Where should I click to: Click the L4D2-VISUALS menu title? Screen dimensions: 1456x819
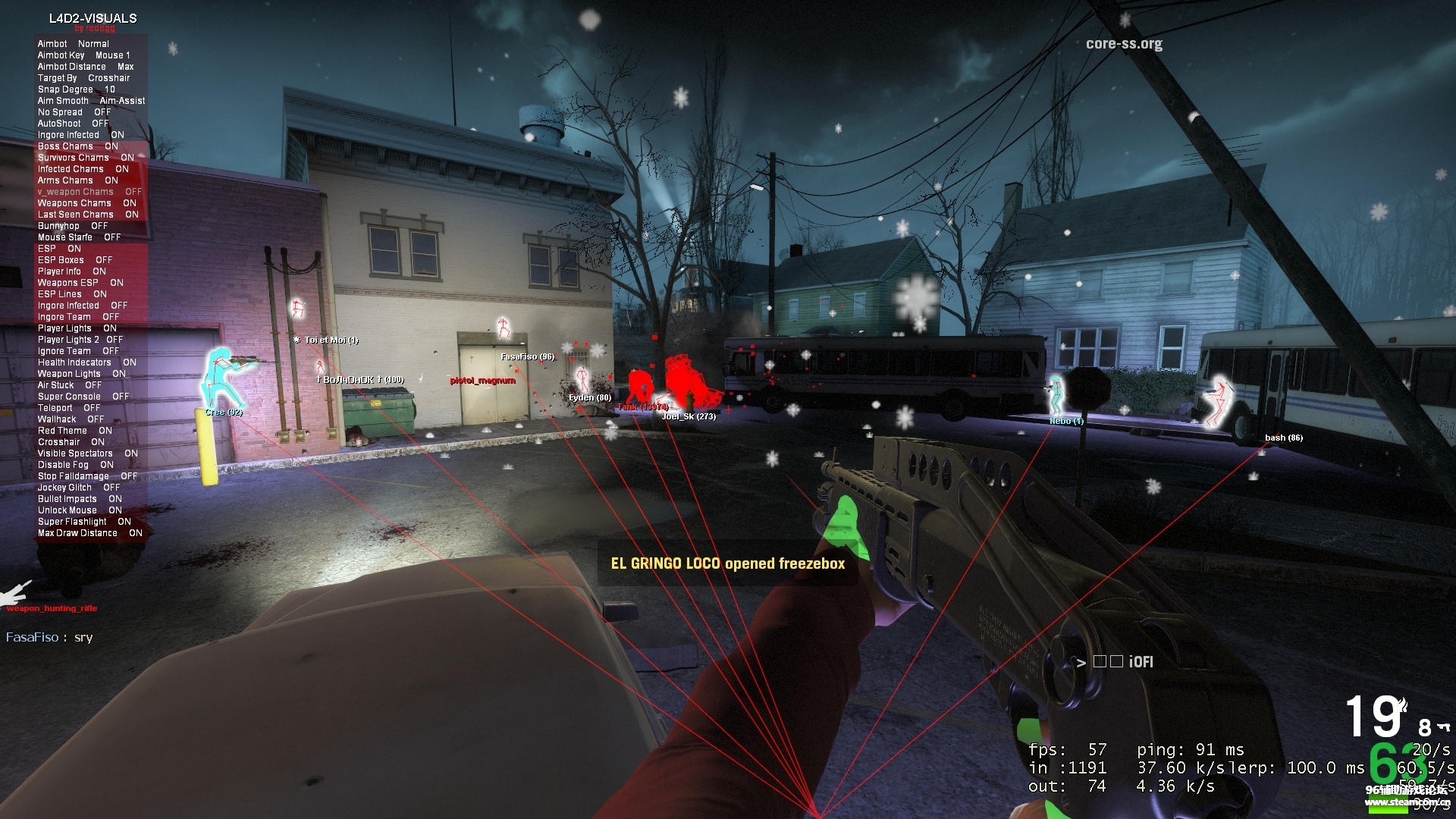(93, 18)
